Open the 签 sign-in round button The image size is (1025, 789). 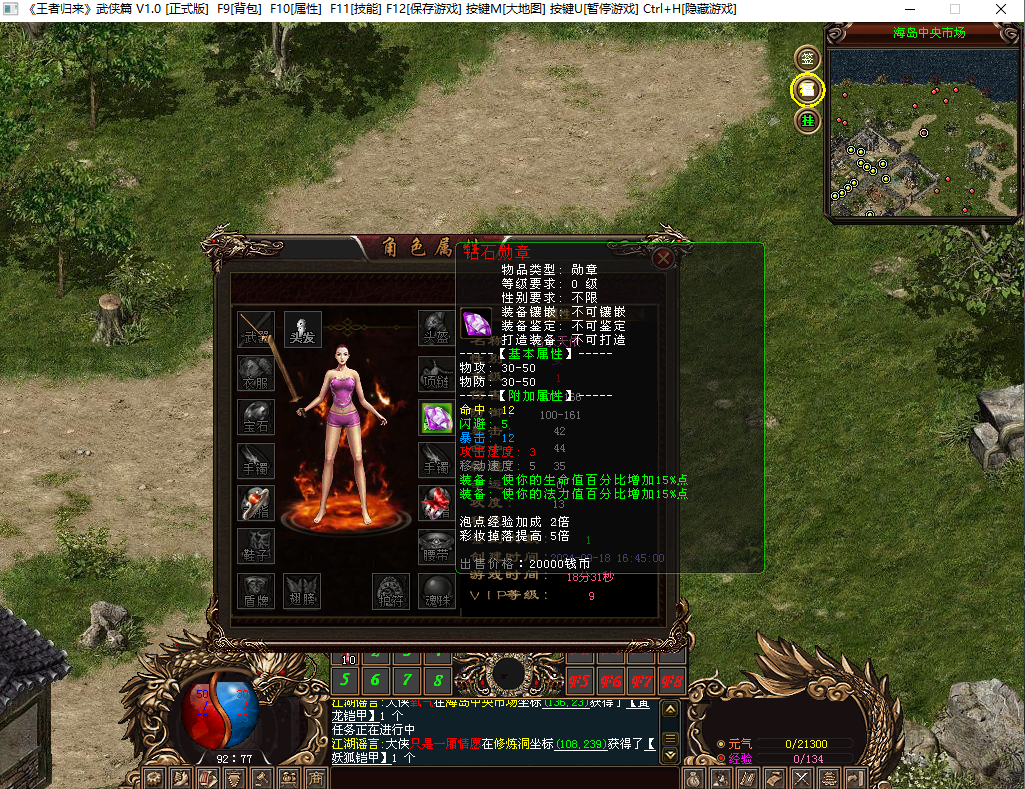pos(807,58)
